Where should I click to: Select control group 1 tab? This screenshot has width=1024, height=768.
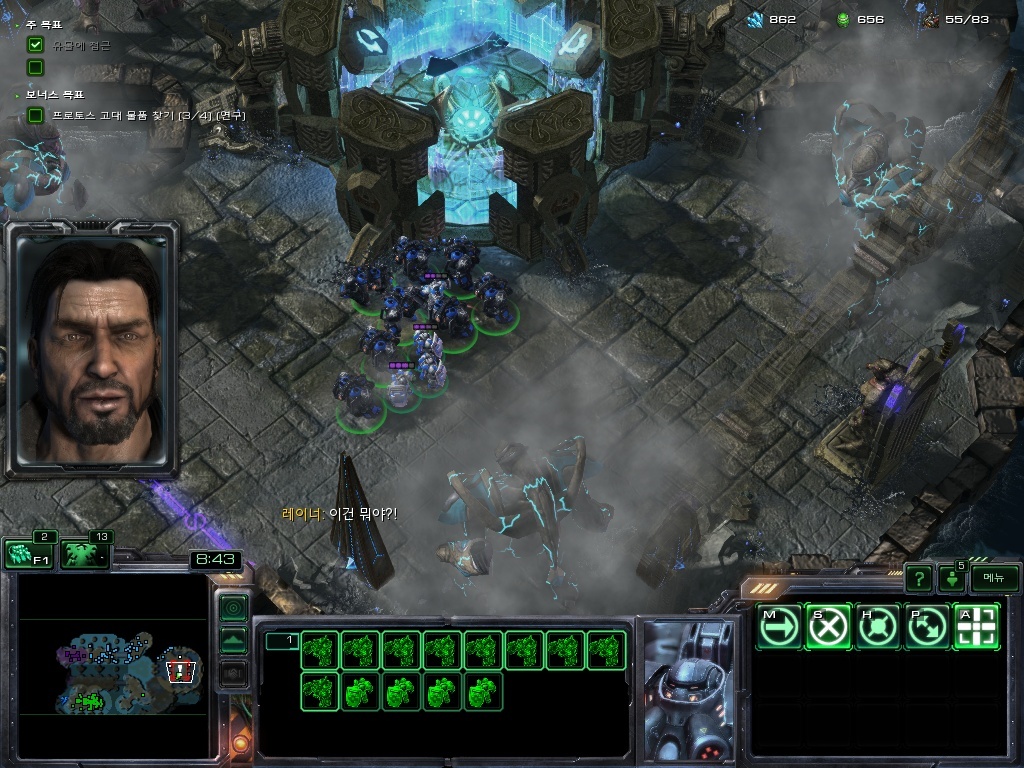pyautogui.click(x=282, y=641)
